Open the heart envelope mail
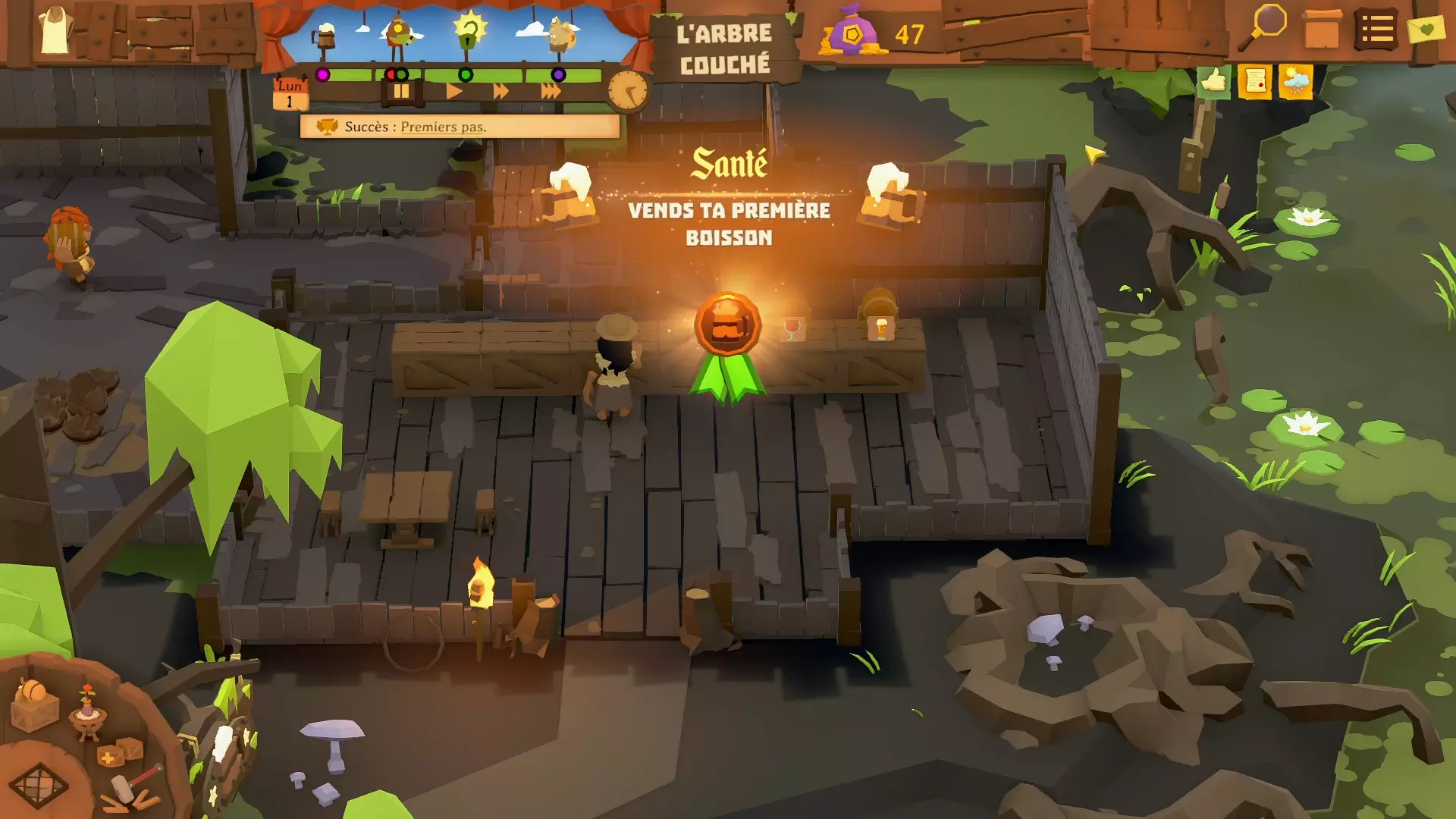 [x=1426, y=30]
